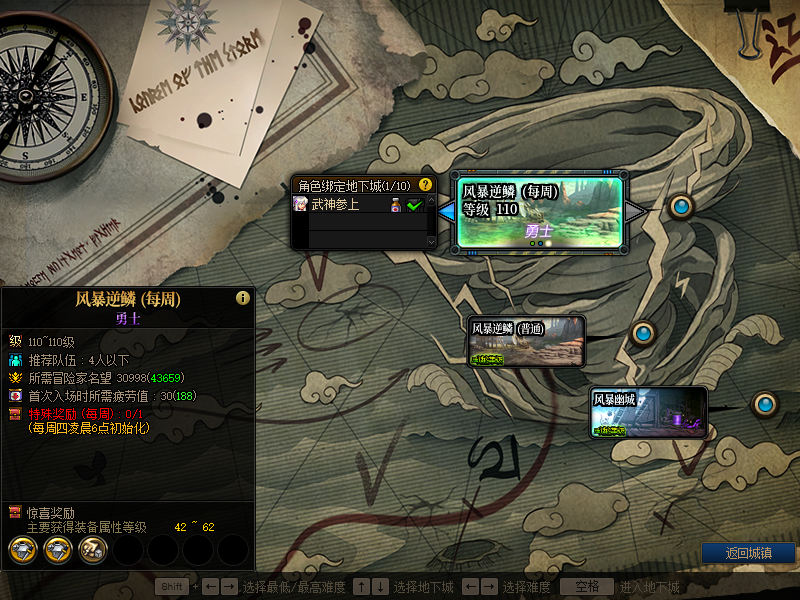Click the potion icon beside 武神参上
800x600 pixels.
(x=396, y=205)
